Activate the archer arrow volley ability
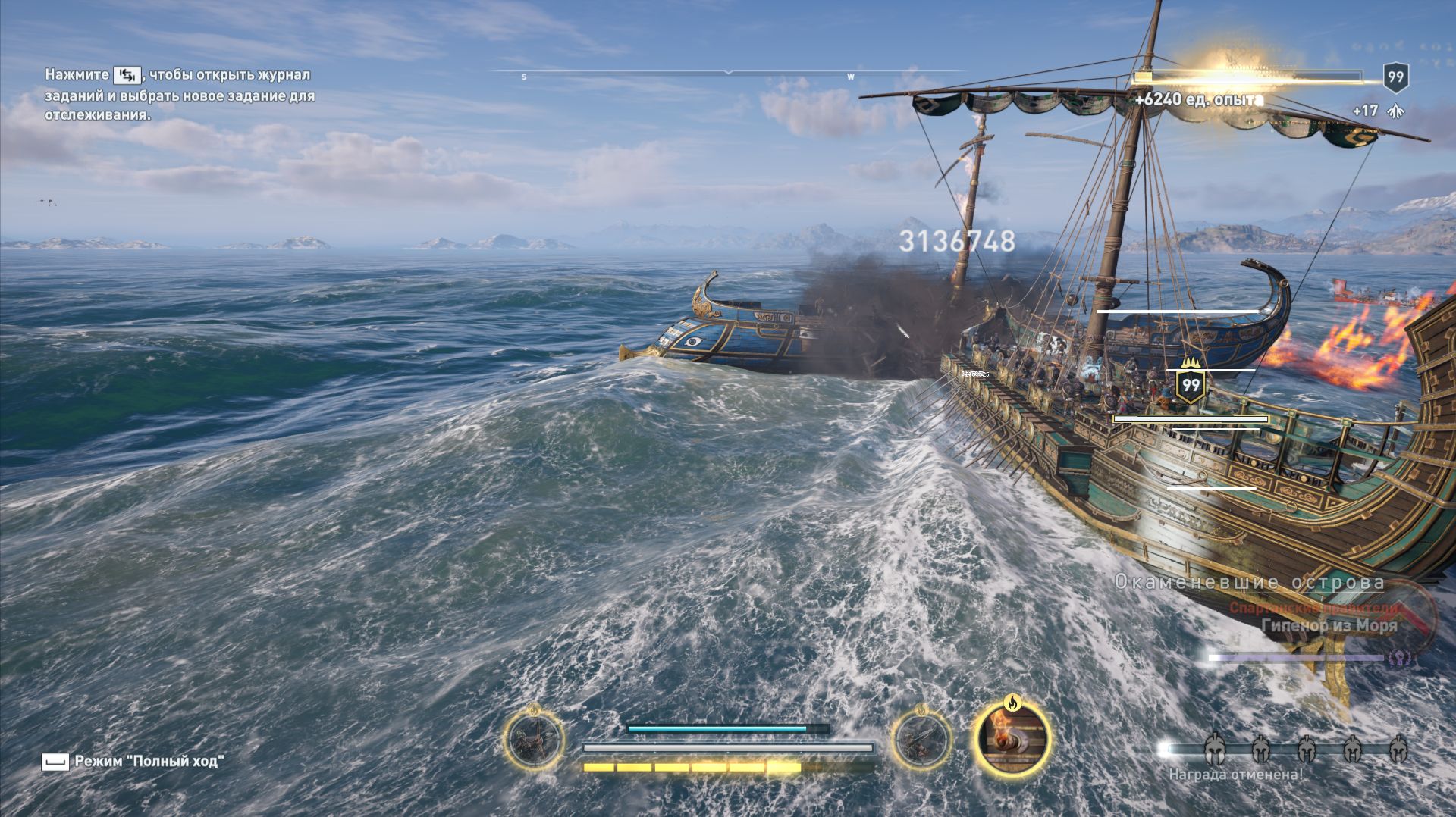Screen dimensions: 1456x817 tap(535, 740)
